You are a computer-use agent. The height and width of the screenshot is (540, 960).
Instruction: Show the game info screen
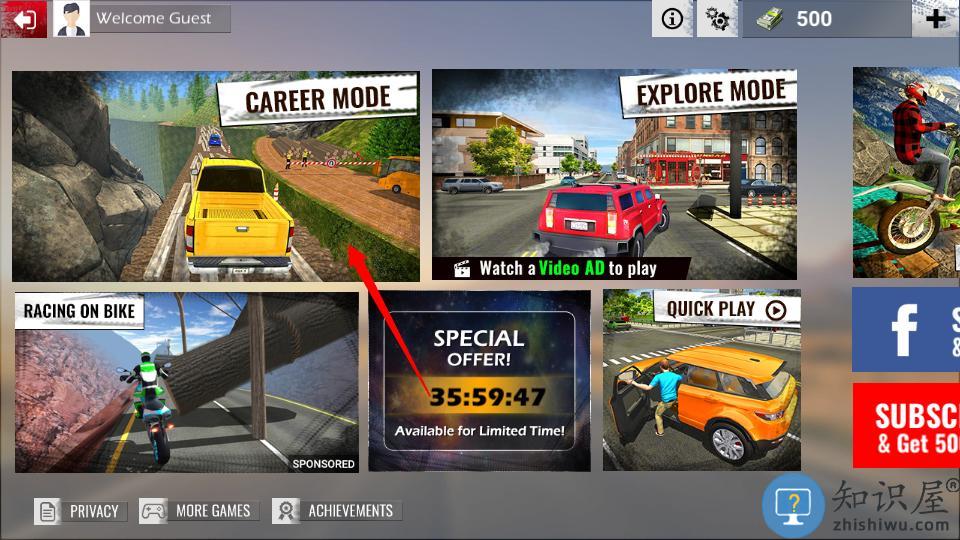pos(673,19)
